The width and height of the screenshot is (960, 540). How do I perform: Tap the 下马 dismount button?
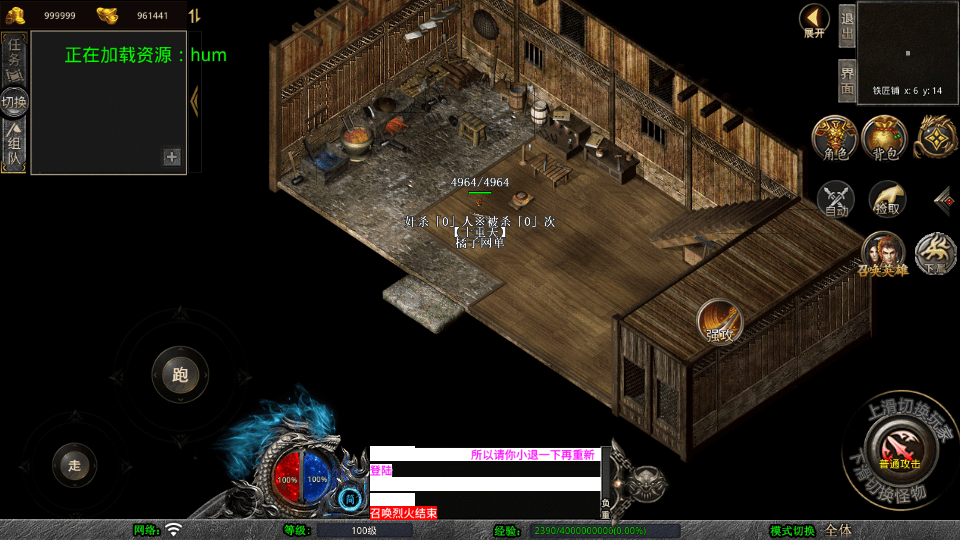coord(936,253)
